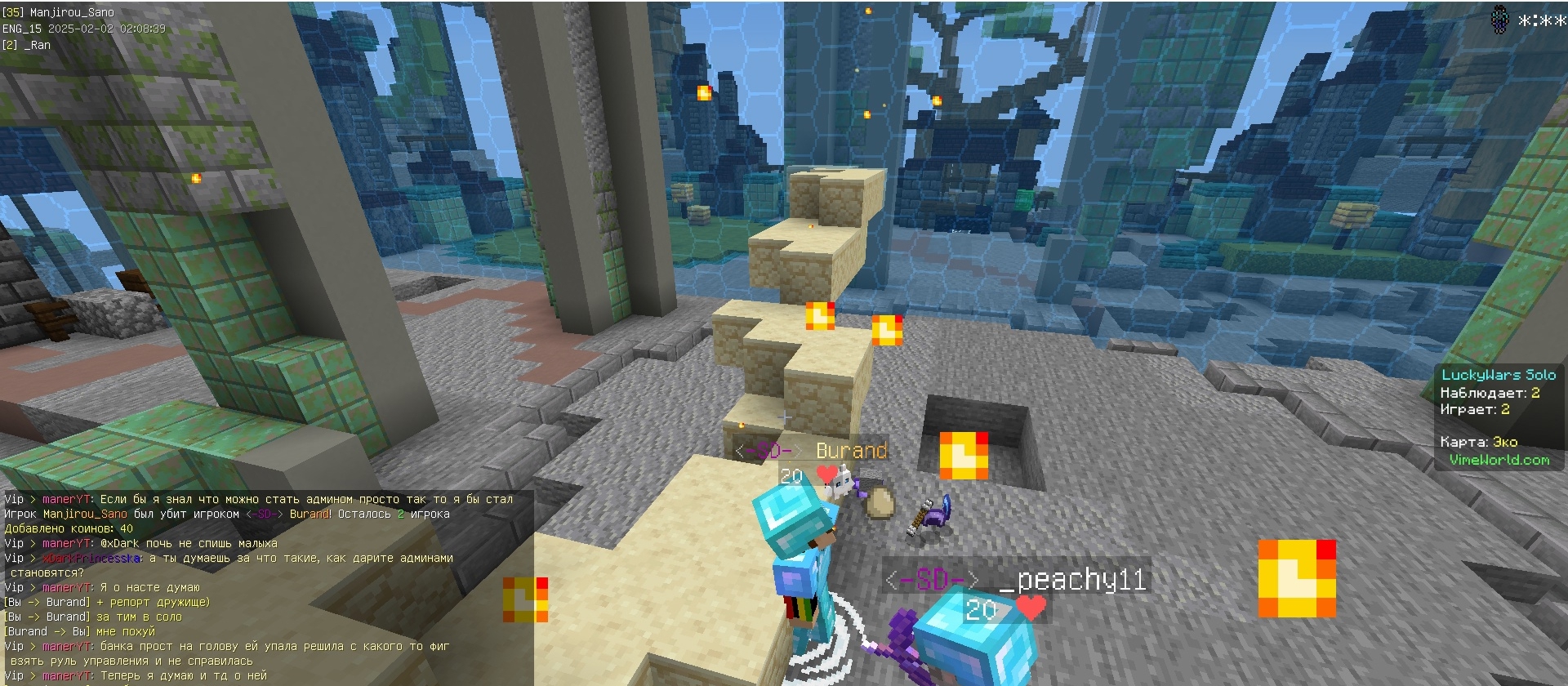Select the Карта: Эко scoreboard entry
This screenshot has width=1568, height=686.
click(x=1478, y=442)
